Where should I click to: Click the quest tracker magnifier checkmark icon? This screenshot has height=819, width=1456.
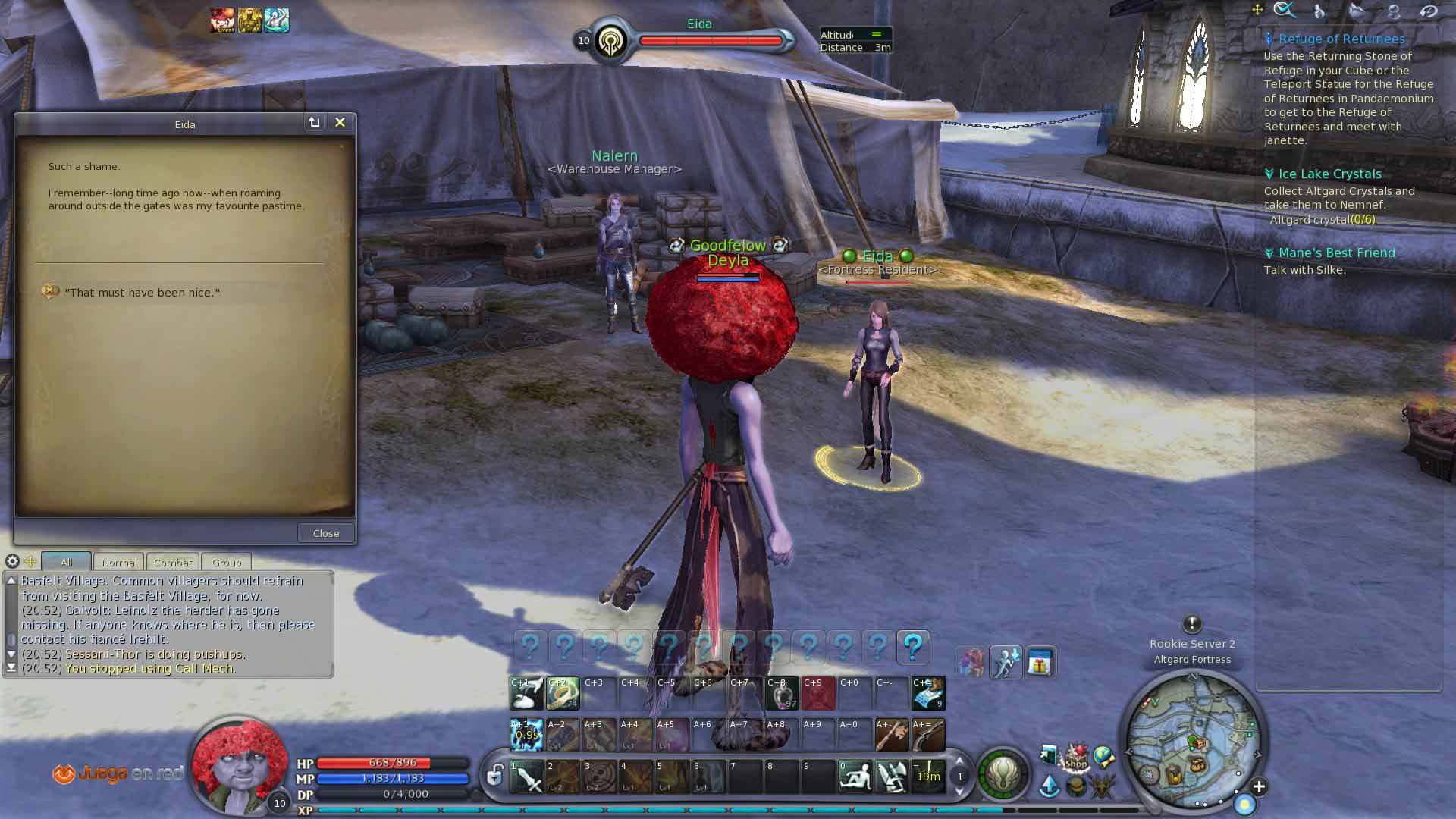[1285, 10]
